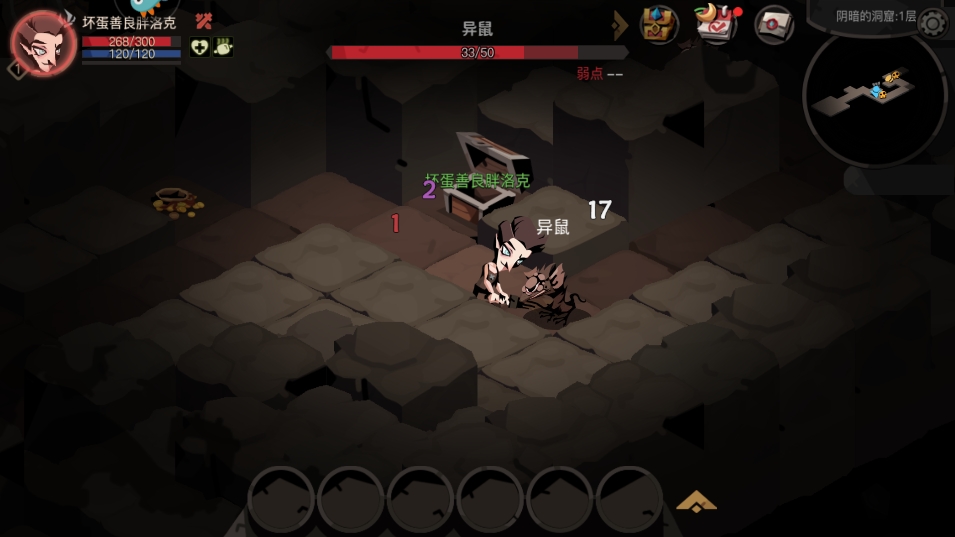Open the daily task calendar icon
The height and width of the screenshot is (537, 955).
(x=716, y=24)
